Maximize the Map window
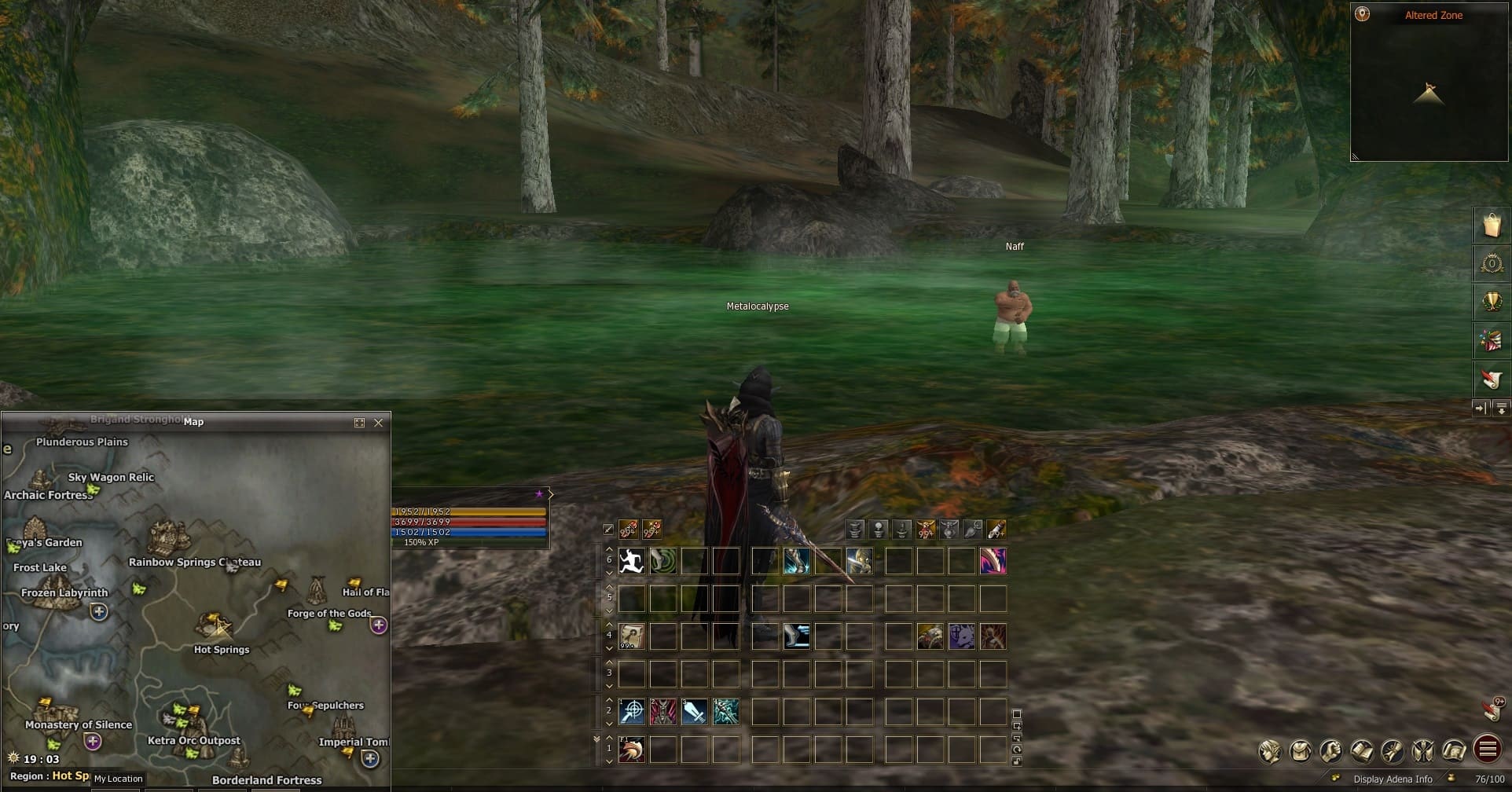The width and height of the screenshot is (1512, 792). point(359,423)
